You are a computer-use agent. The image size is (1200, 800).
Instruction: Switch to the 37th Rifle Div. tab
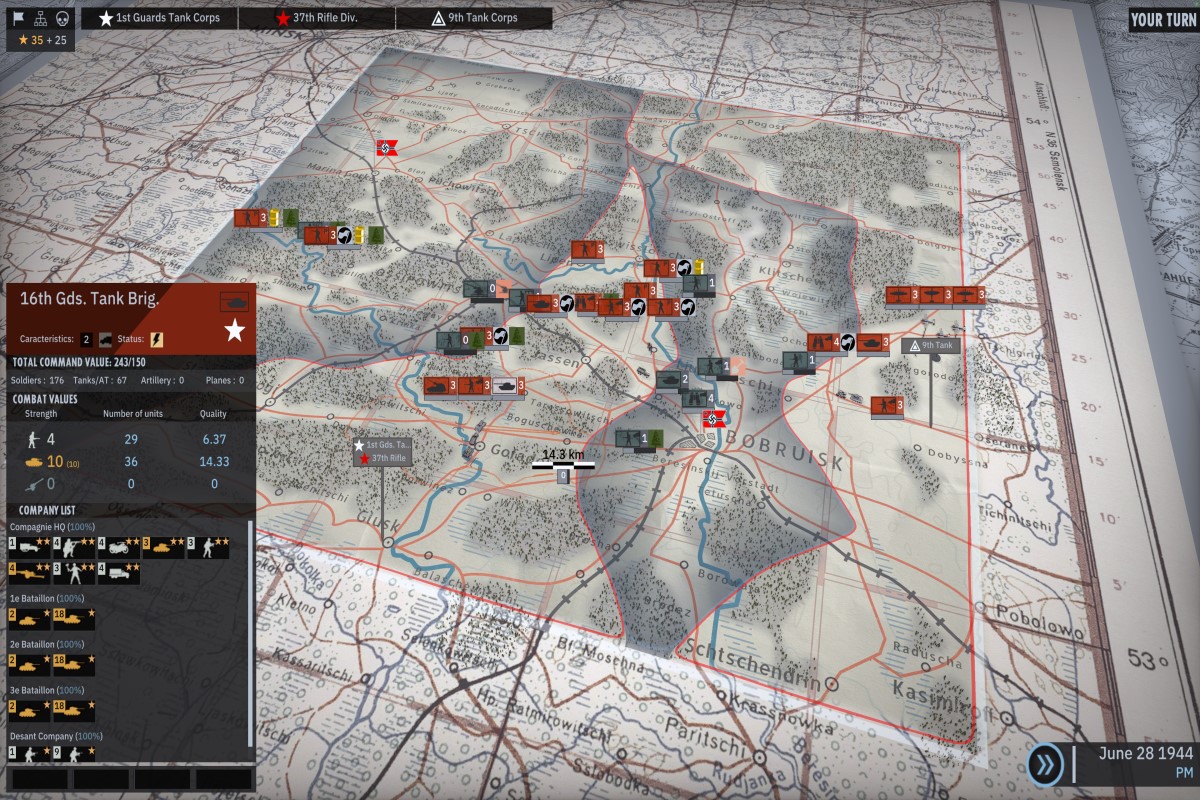pyautogui.click(x=318, y=18)
